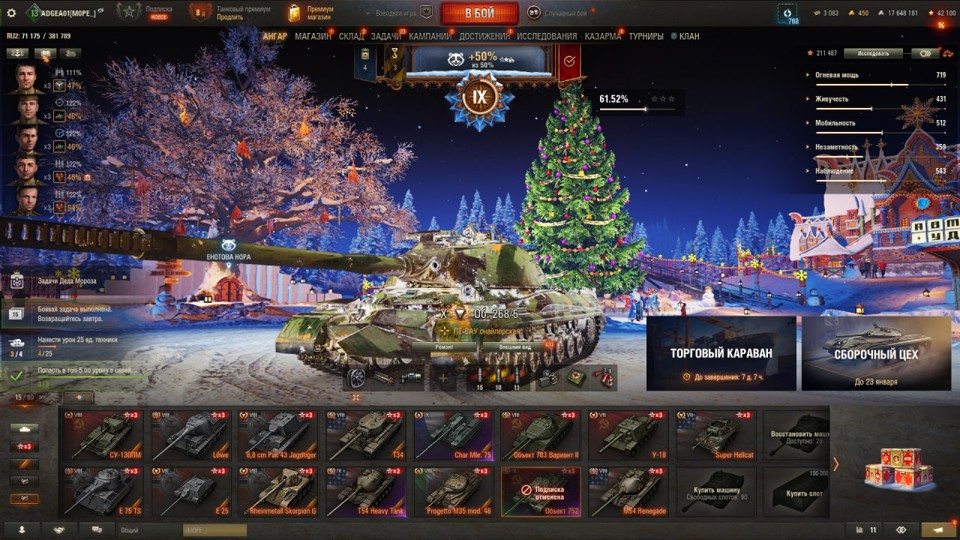The height and width of the screenshot is (540, 960).
Task: Pick the Progetto M35 mod. 46 tank
Action: [452, 492]
